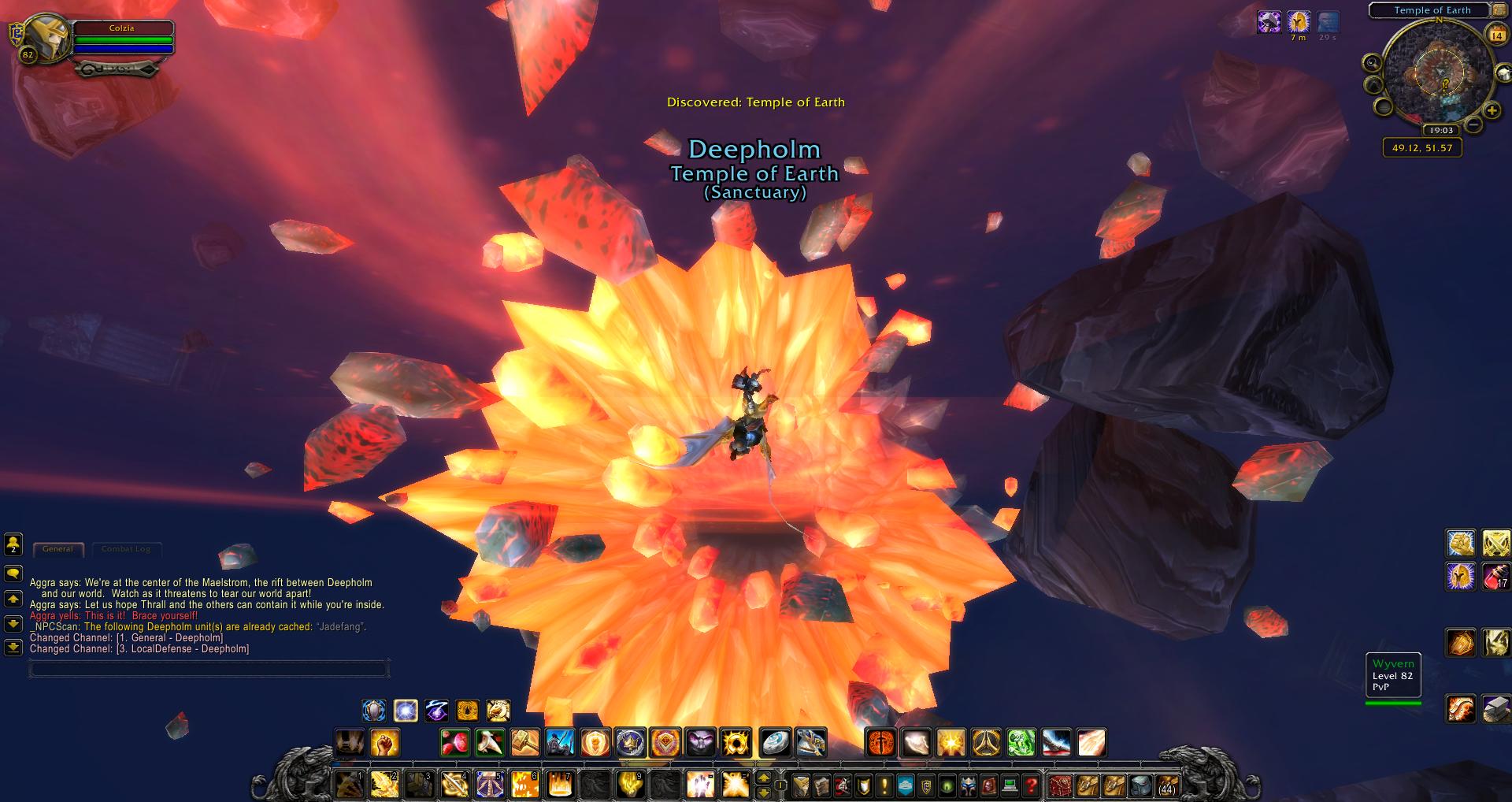Page the action bar up with the arrow

click(763, 778)
